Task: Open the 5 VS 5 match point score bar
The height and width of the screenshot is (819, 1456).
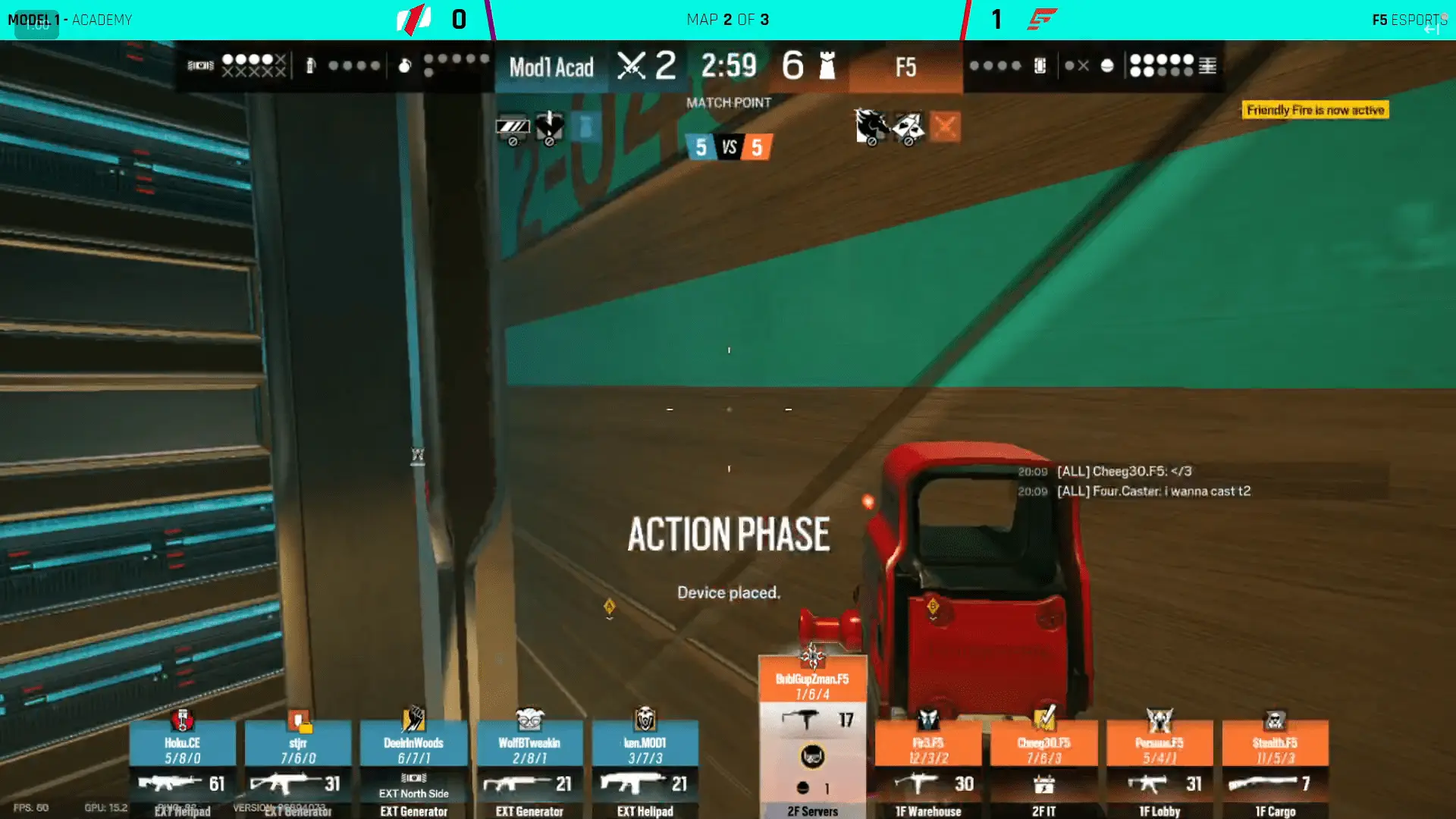Action: [x=728, y=147]
